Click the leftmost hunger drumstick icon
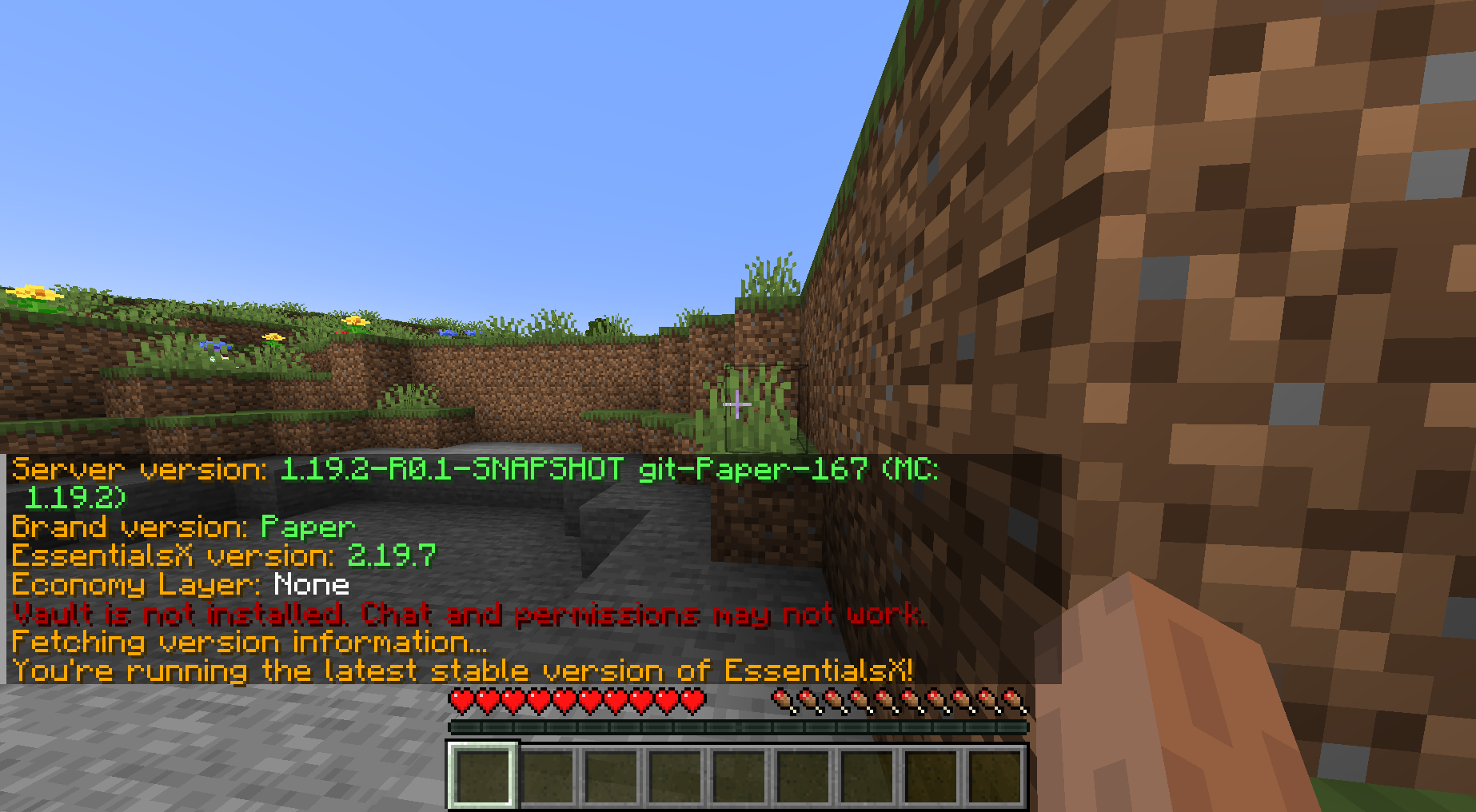This screenshot has height=812, width=1476. click(782, 698)
